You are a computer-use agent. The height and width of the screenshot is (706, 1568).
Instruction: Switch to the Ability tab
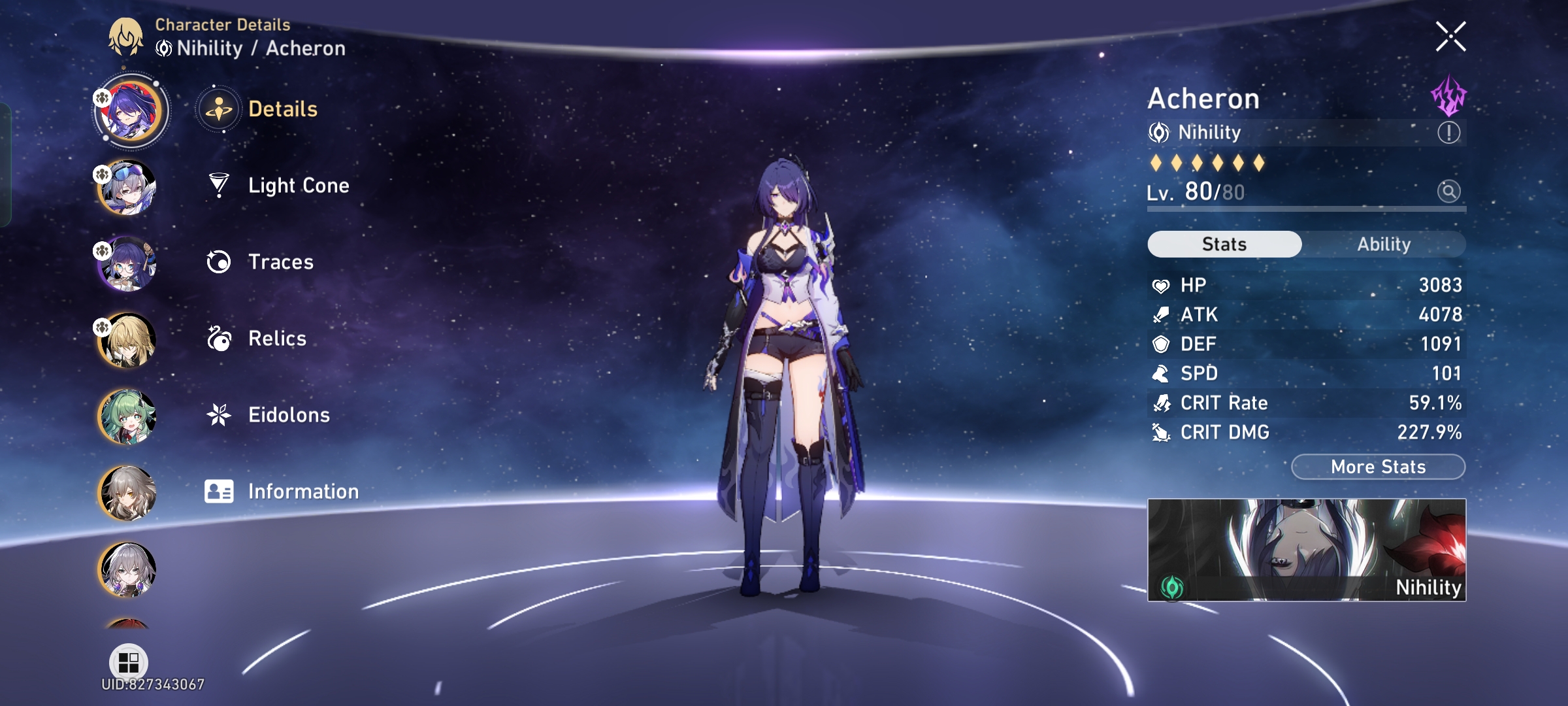coord(1384,244)
